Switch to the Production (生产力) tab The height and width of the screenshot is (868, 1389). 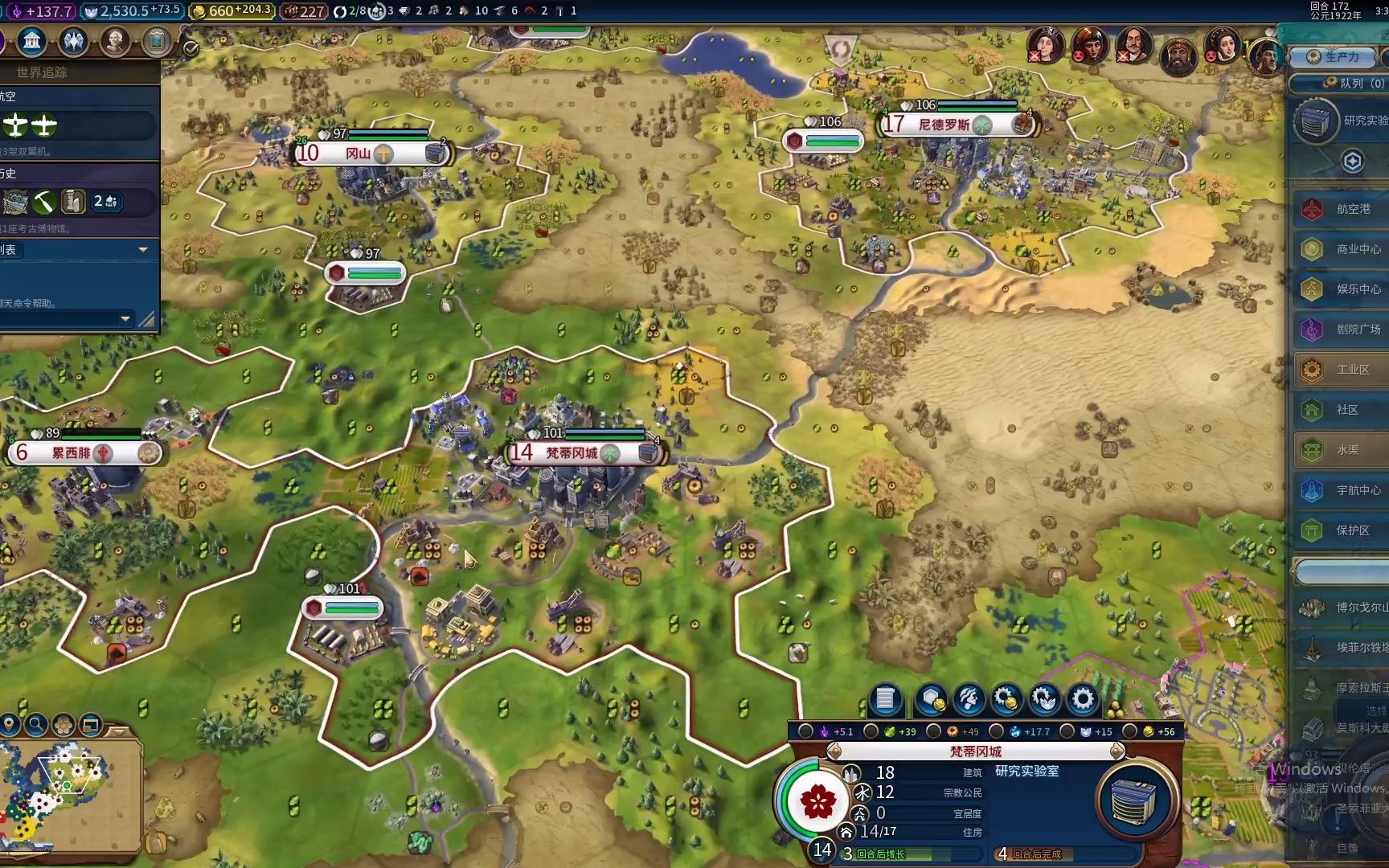tap(1334, 57)
